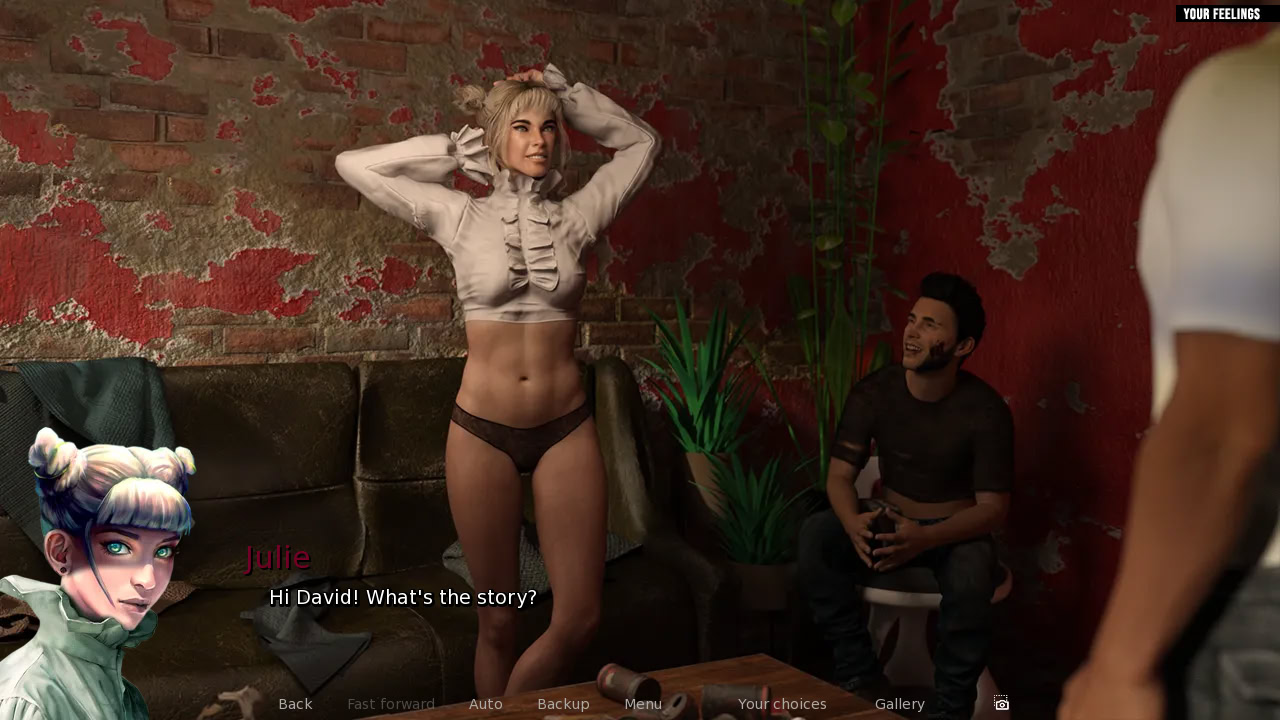The height and width of the screenshot is (720, 1280).
Task: Enable Fast forward to skip dialogue
Action: click(391, 703)
